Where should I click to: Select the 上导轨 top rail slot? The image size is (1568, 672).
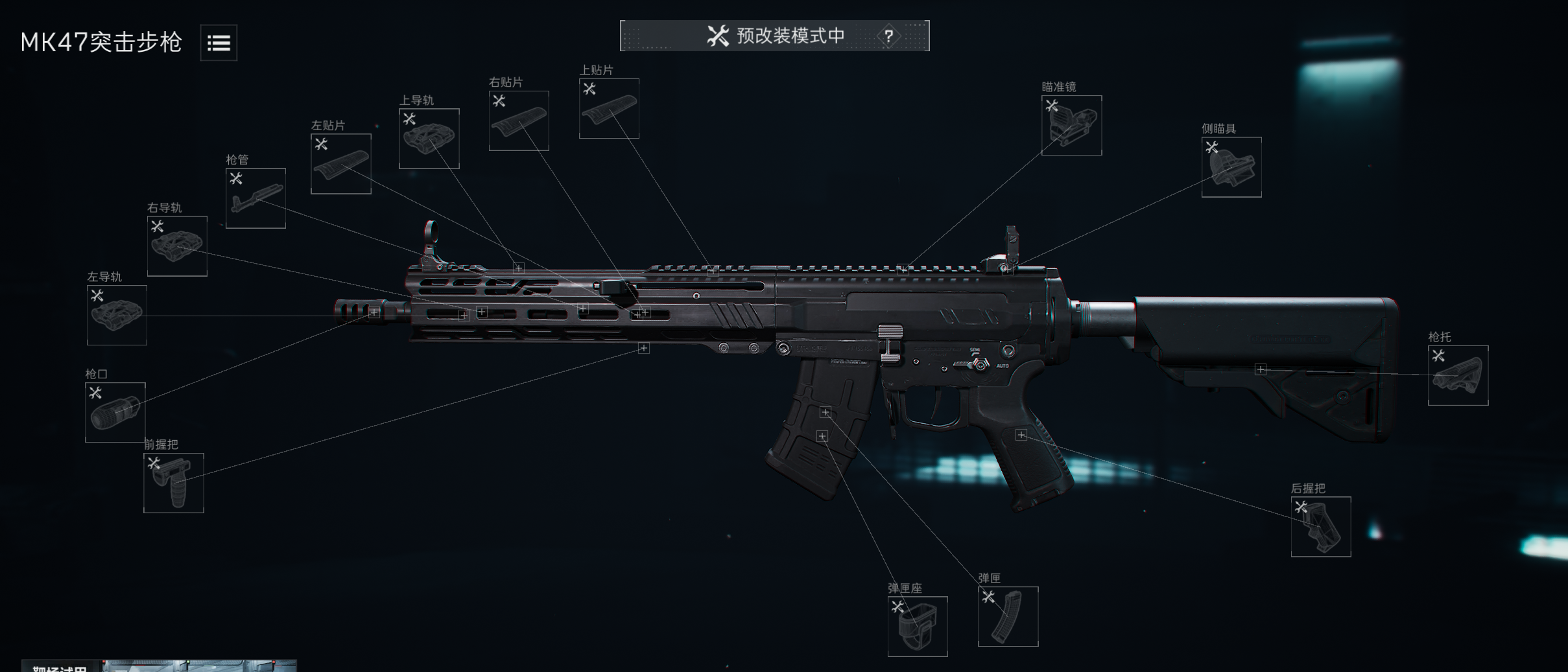(429, 139)
